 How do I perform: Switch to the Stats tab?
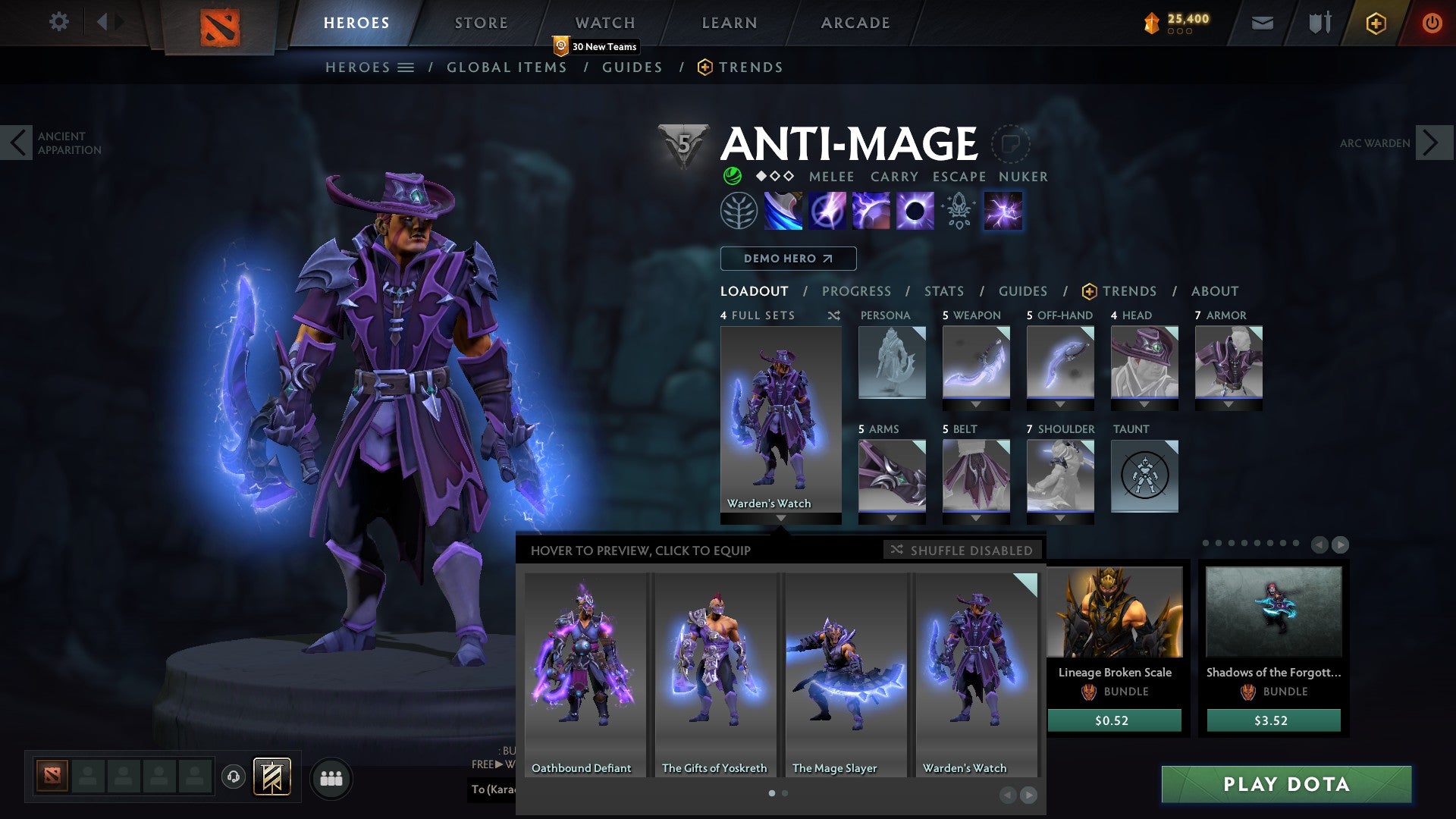[943, 290]
